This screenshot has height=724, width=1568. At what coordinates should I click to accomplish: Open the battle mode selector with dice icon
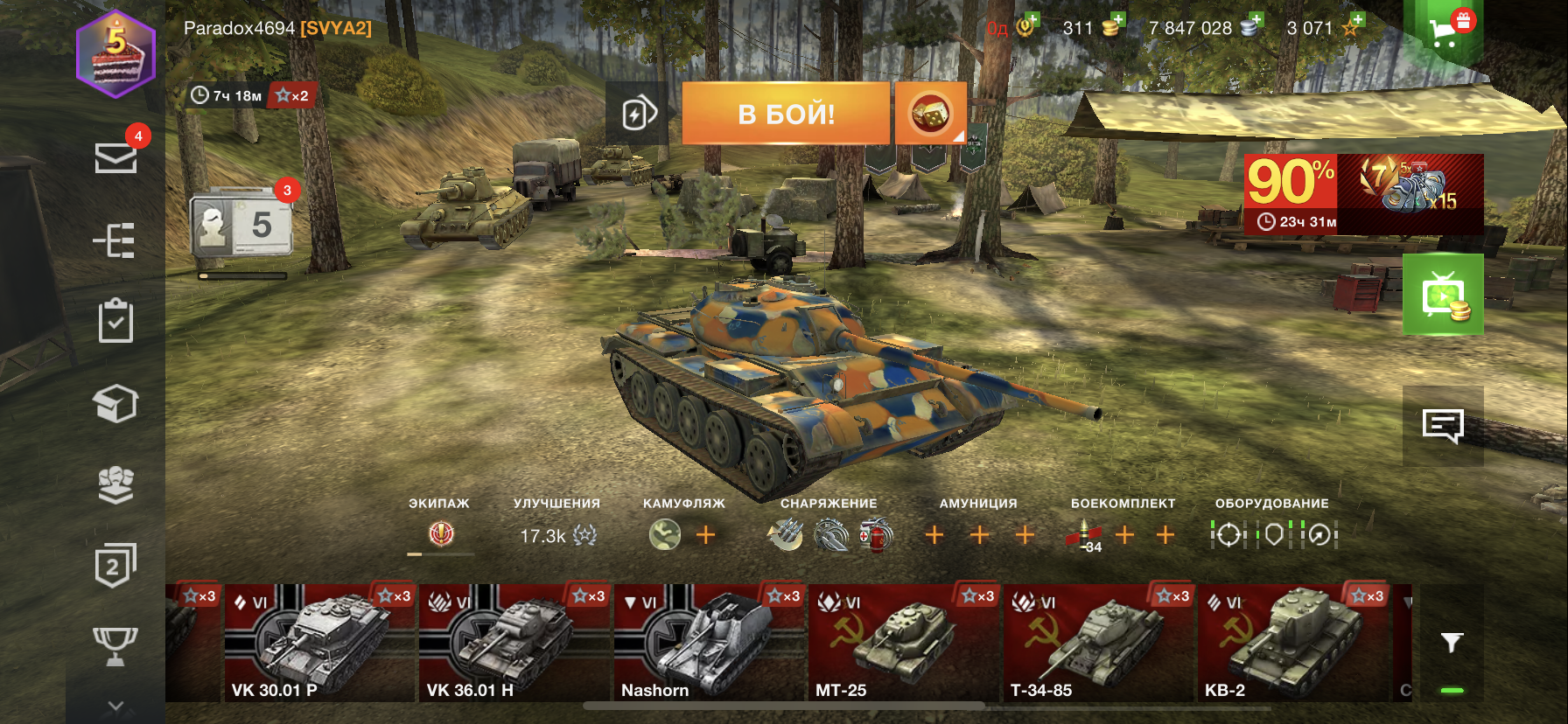coord(930,114)
